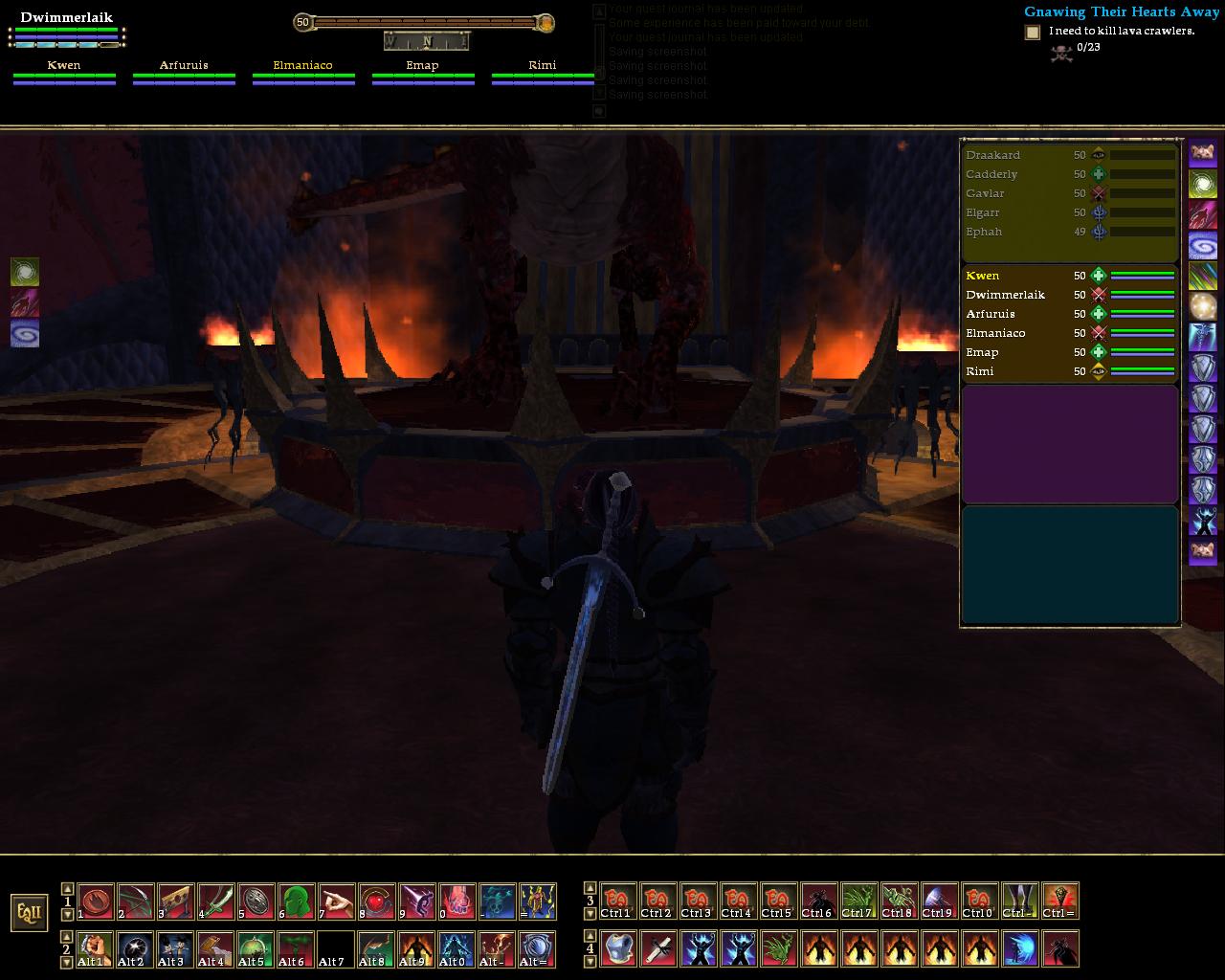
Task: Select Rimi from the top group bar
Action: [x=543, y=66]
